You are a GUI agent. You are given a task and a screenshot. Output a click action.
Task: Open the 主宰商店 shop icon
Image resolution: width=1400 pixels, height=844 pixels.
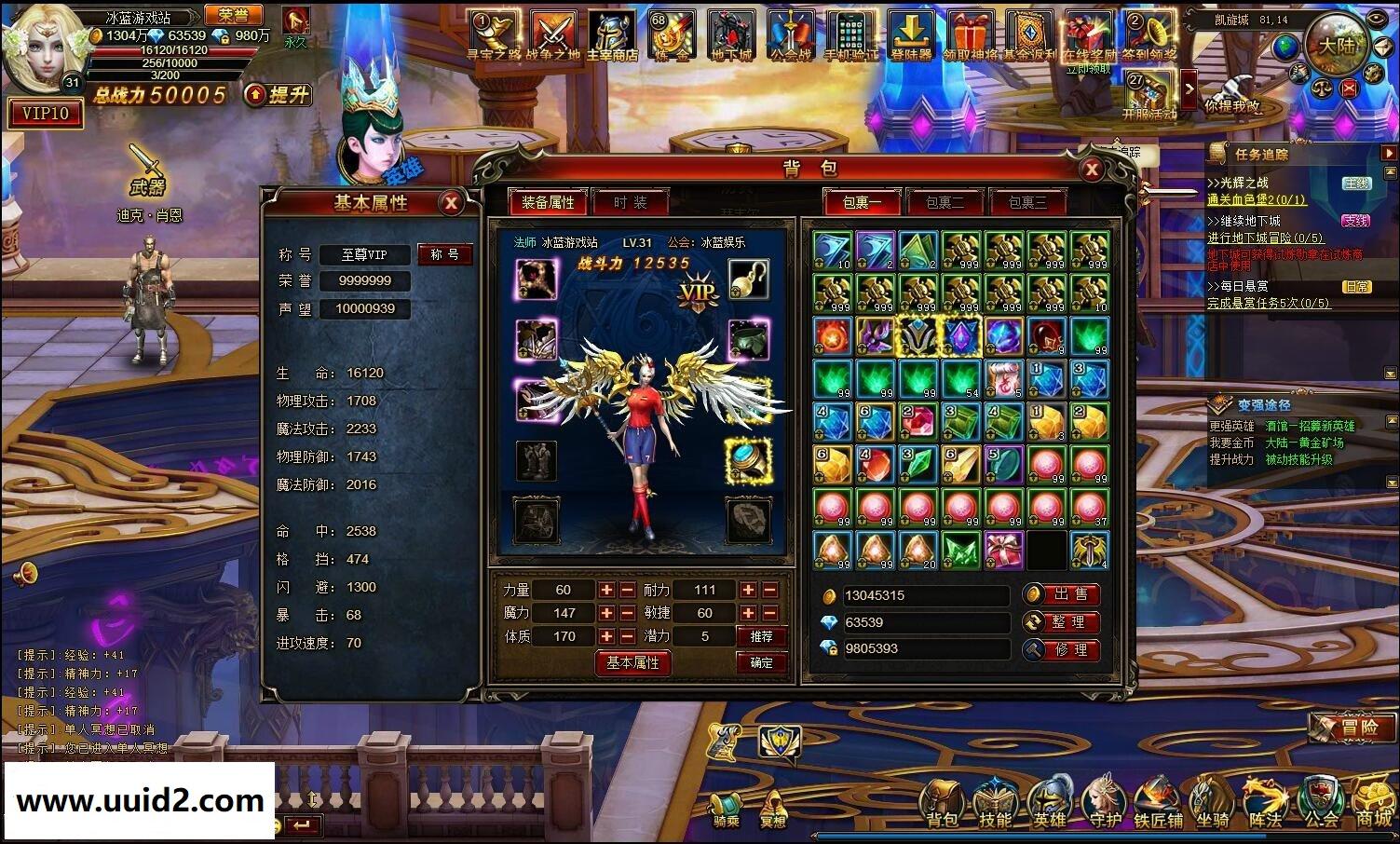(x=612, y=37)
